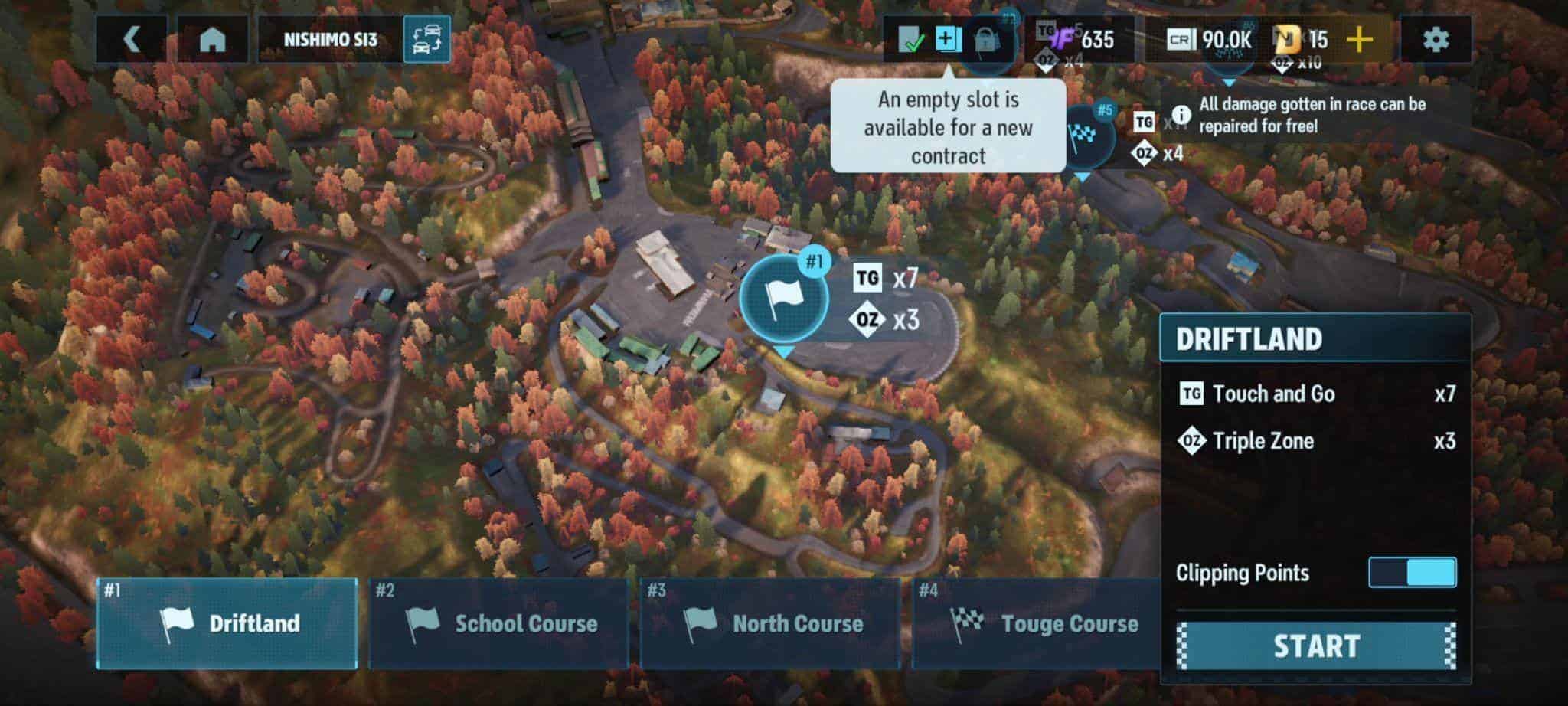Buy more currency with the yellow plus
1568x706 pixels.
(x=1360, y=40)
